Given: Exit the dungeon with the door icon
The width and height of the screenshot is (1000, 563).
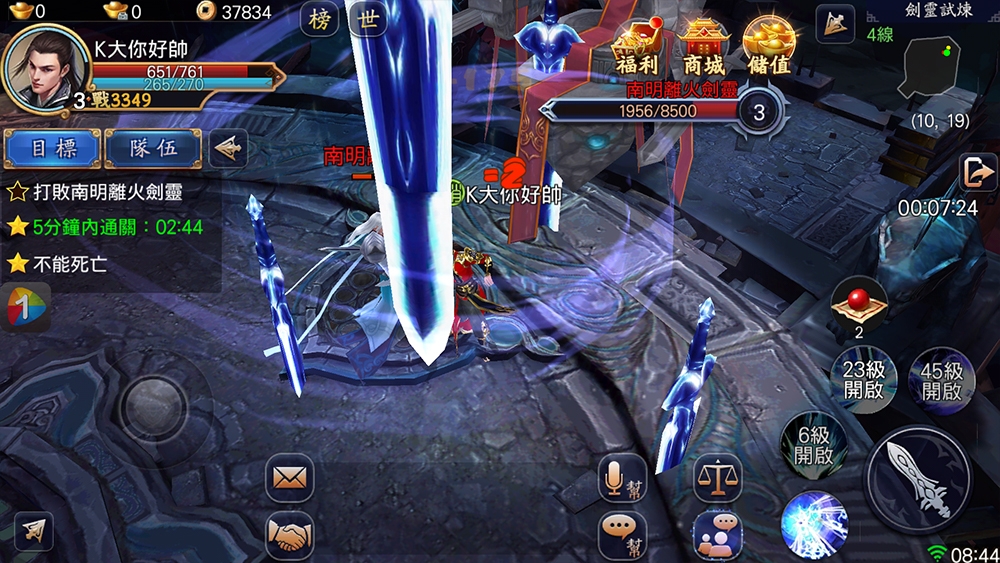Looking at the screenshot, I should [x=976, y=172].
